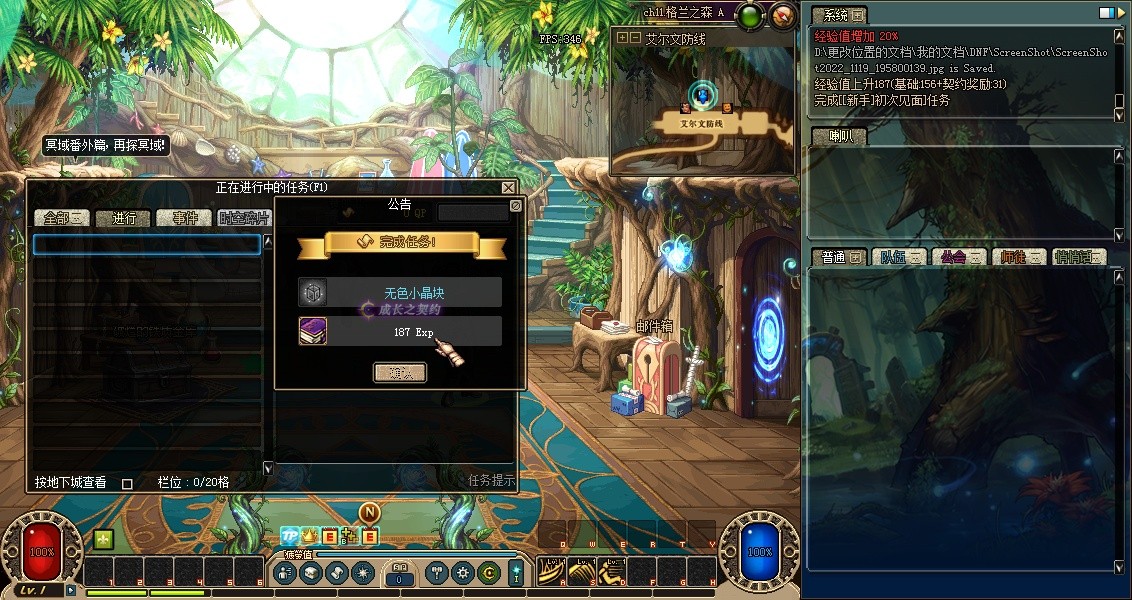Click the TP buff icon
Image resolution: width=1132 pixels, height=600 pixels.
click(289, 537)
